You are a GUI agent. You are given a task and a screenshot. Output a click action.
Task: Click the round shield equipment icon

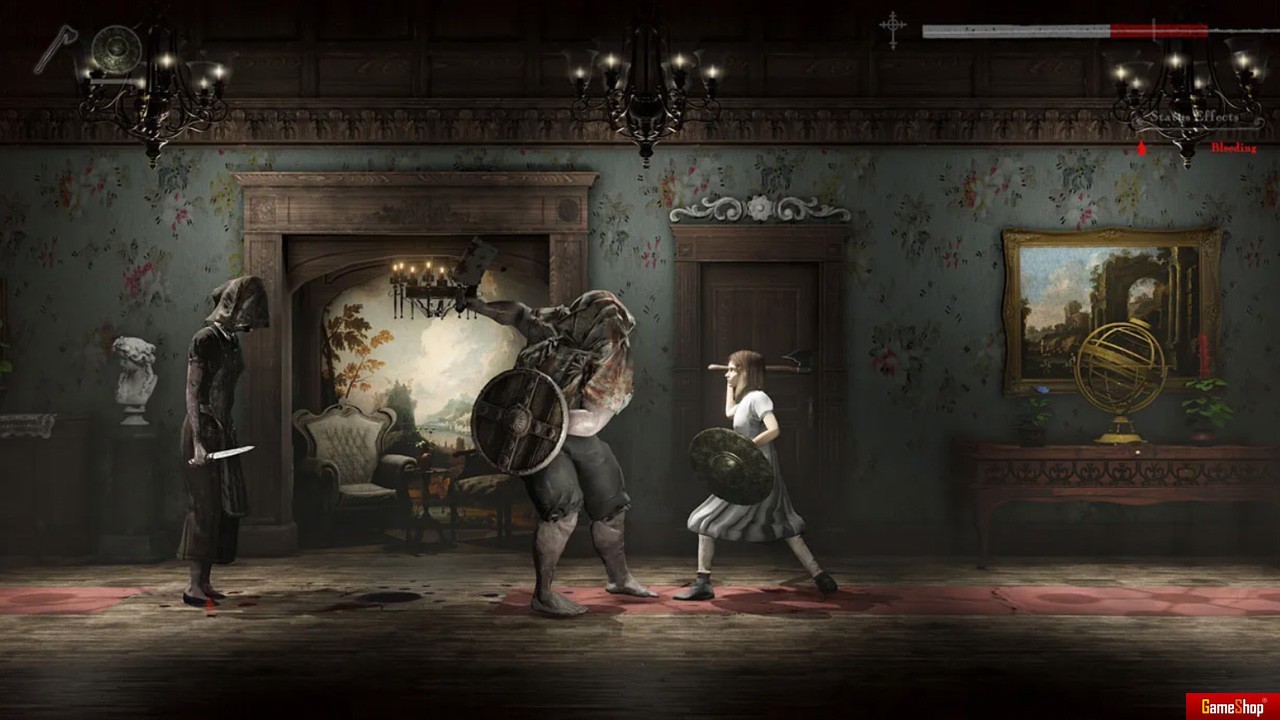point(116,47)
